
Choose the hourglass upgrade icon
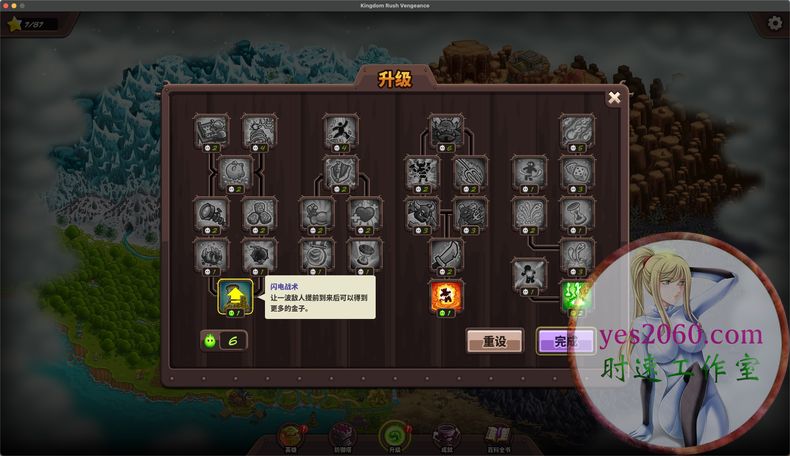pyautogui.click(x=577, y=212)
